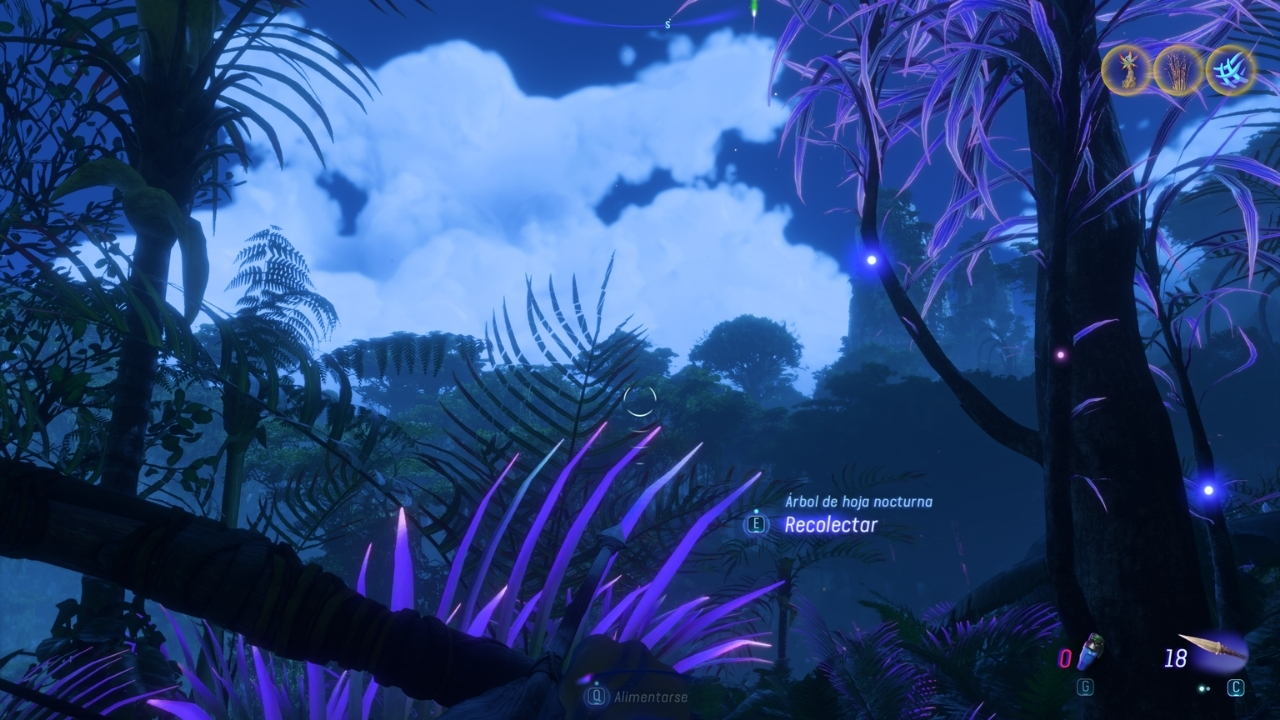Viewport: 1280px width, 720px height.
Task: Select the spiky flower plant icon
Action: click(x=1127, y=70)
